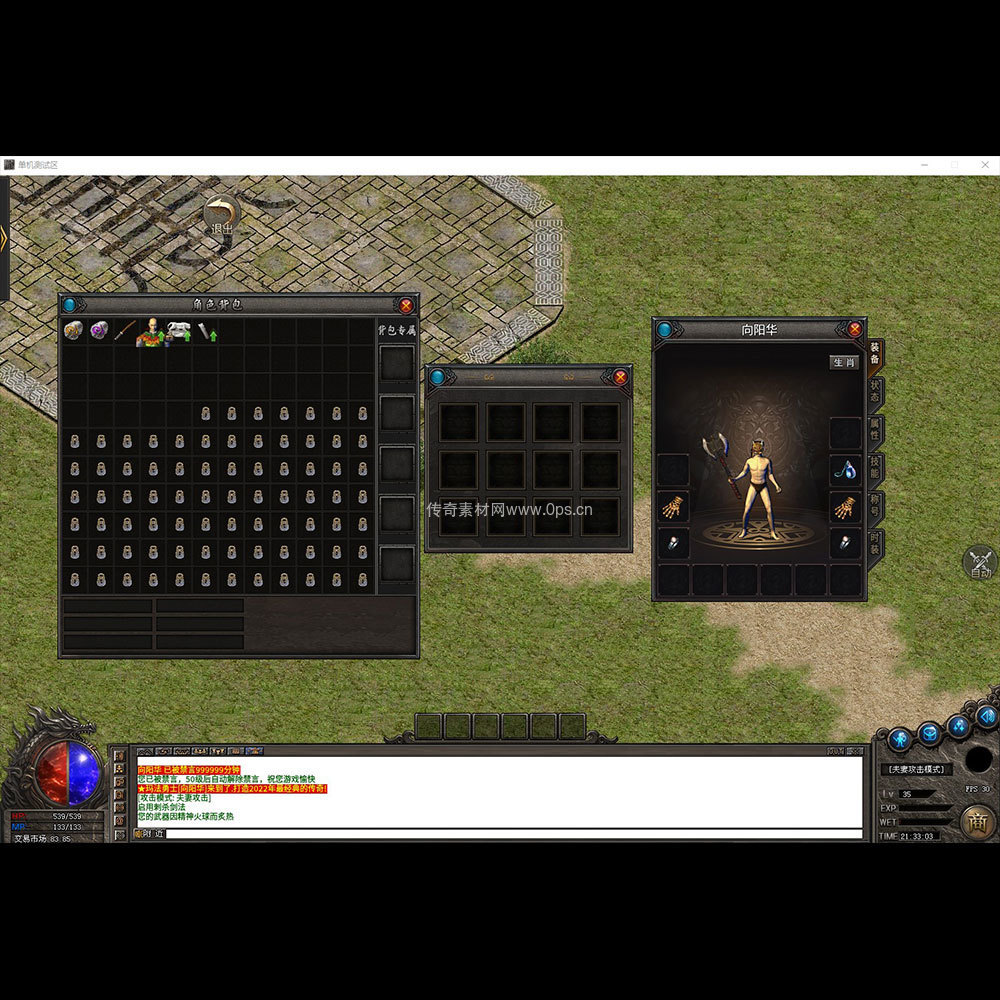Click the chat text input field
The width and height of the screenshot is (1000, 1000).
pyautogui.click(x=510, y=833)
